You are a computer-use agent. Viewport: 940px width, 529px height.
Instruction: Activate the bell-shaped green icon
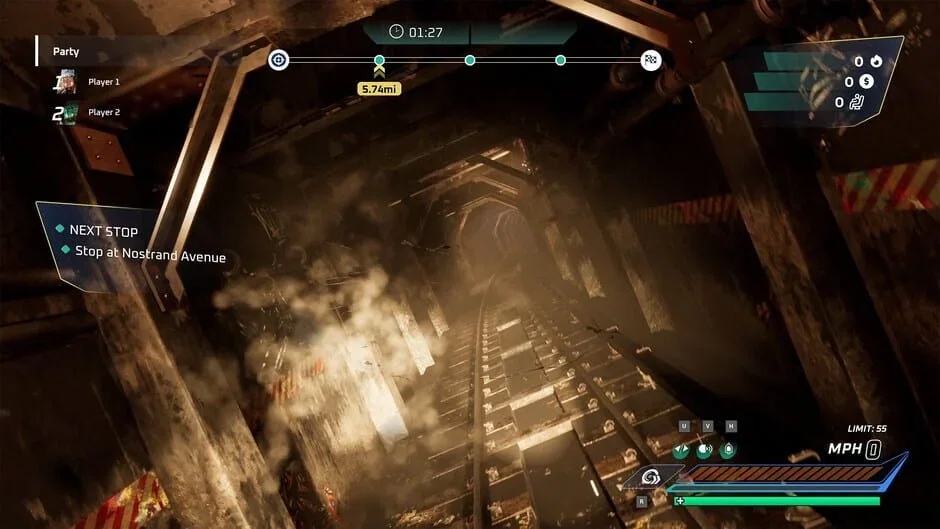[x=730, y=449]
